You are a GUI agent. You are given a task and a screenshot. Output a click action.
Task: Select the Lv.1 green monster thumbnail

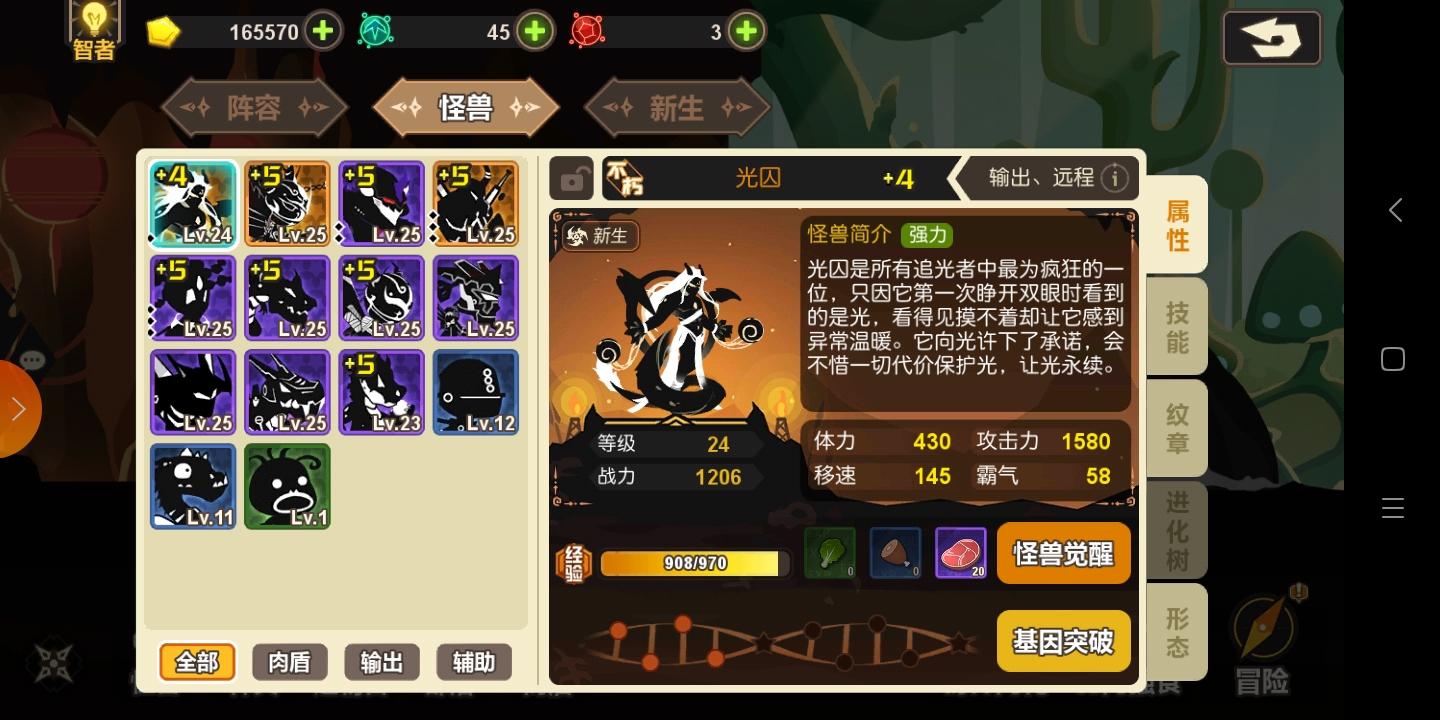(x=287, y=486)
